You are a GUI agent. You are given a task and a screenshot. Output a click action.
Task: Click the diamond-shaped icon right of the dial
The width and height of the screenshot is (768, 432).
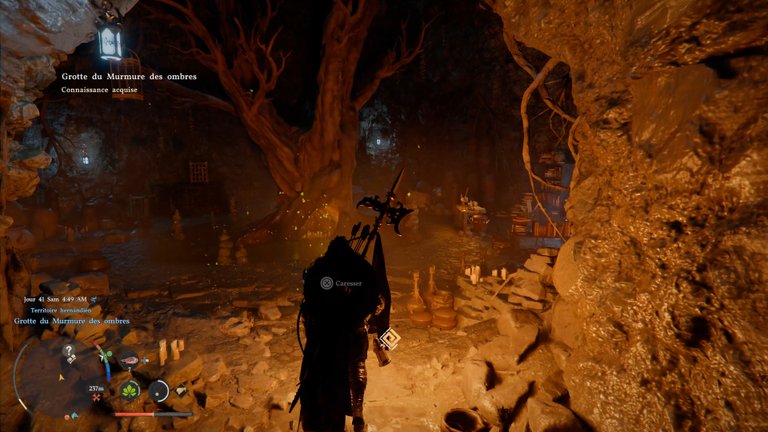(x=181, y=390)
